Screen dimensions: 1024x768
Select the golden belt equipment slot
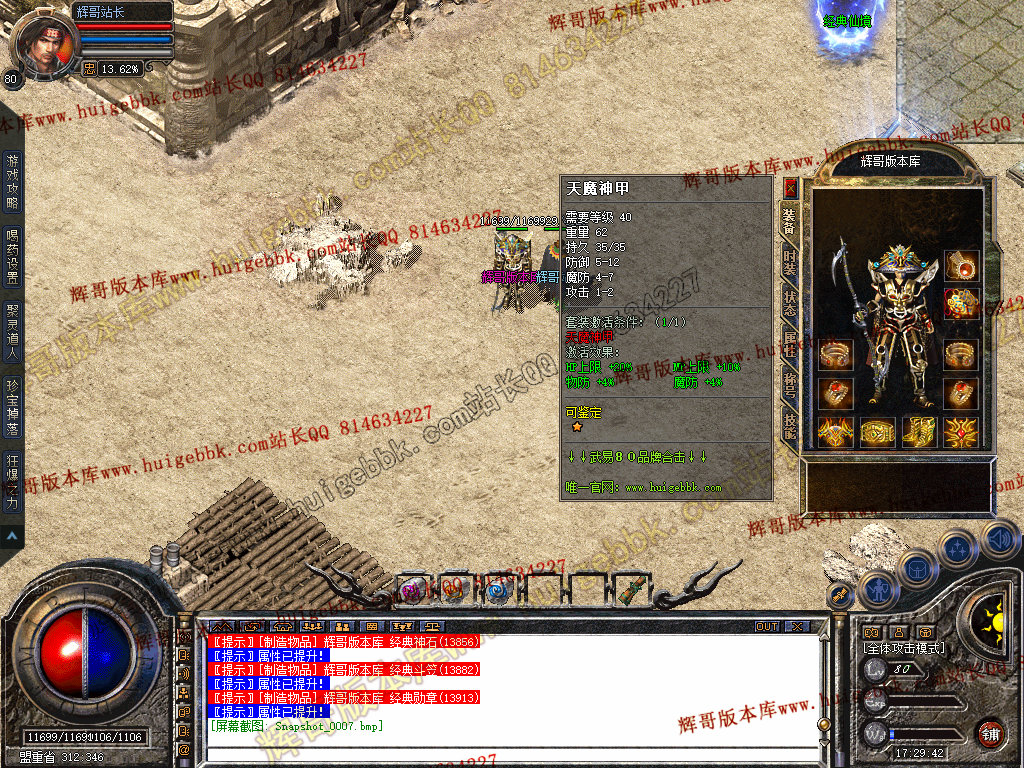pyautogui.click(x=877, y=432)
